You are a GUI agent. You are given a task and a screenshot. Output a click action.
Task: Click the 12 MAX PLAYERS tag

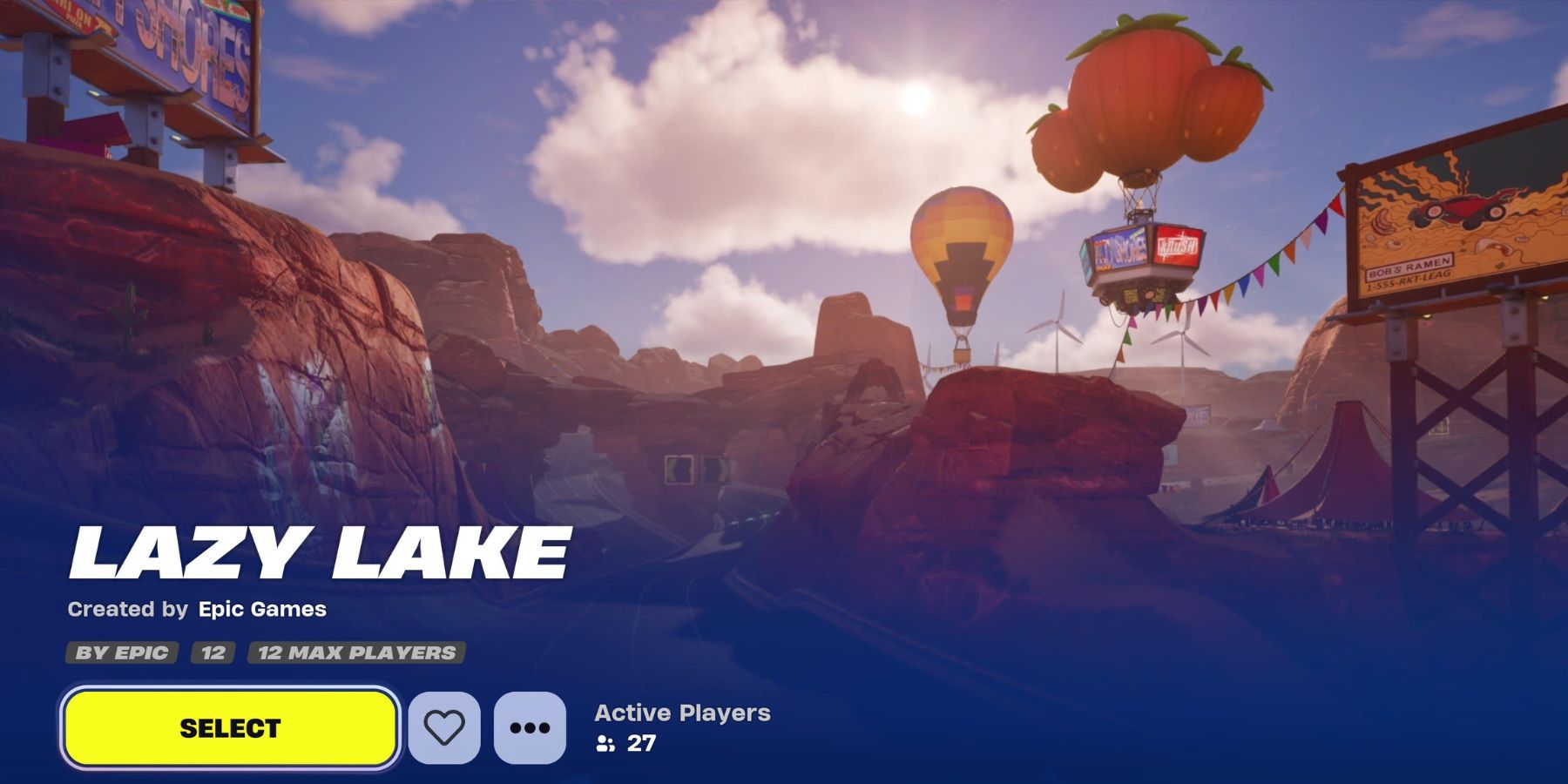355,651
